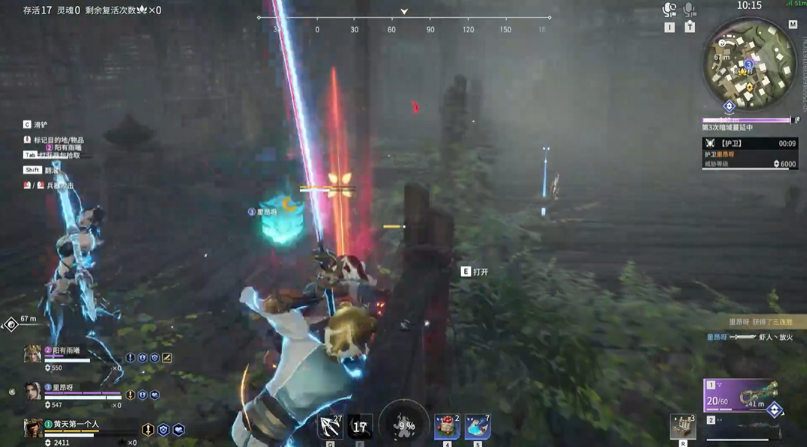Trigger the ultimate ability circular gauge
Viewport: 807px width, 447px height.
[x=404, y=425]
